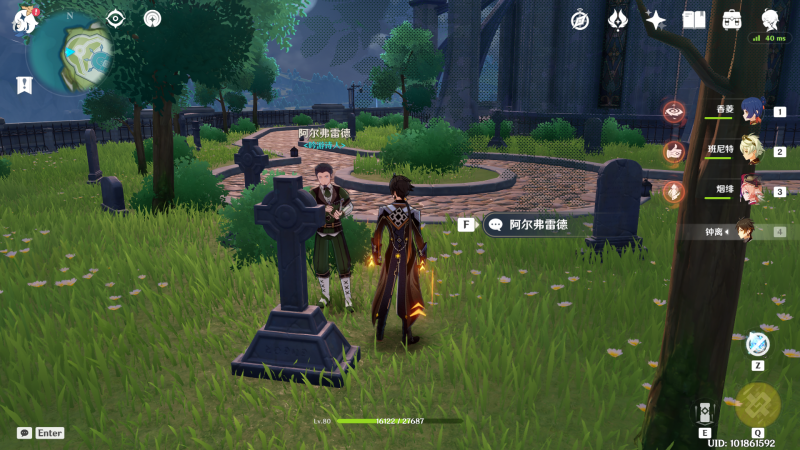800x450 pixels.
Task: Toggle the elemental sight eye icon
Action: [x=116, y=18]
